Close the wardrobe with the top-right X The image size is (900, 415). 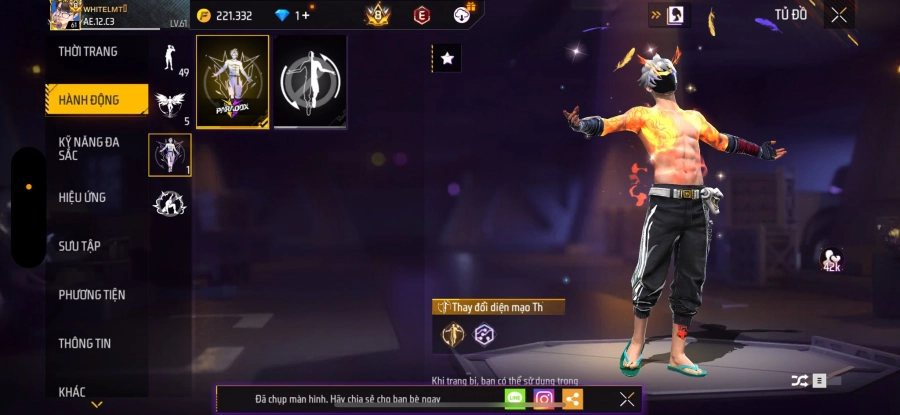[839, 15]
